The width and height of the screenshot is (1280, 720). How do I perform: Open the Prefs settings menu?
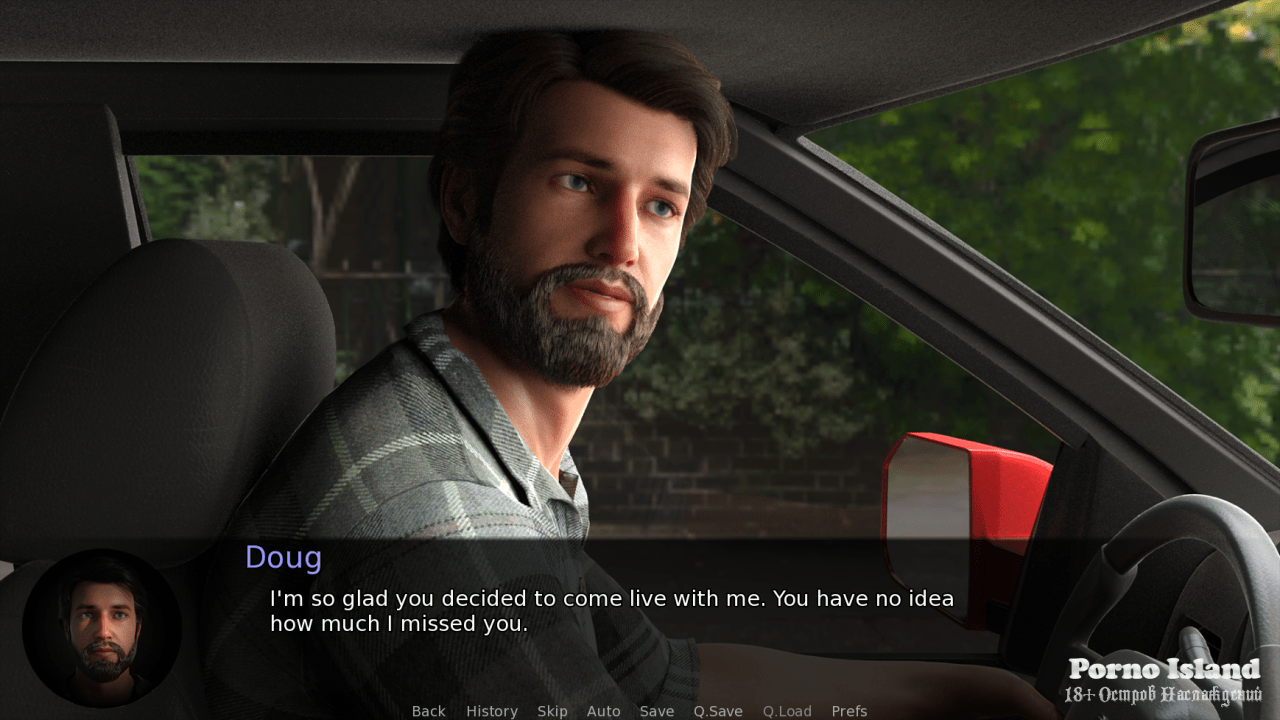pyautogui.click(x=849, y=711)
